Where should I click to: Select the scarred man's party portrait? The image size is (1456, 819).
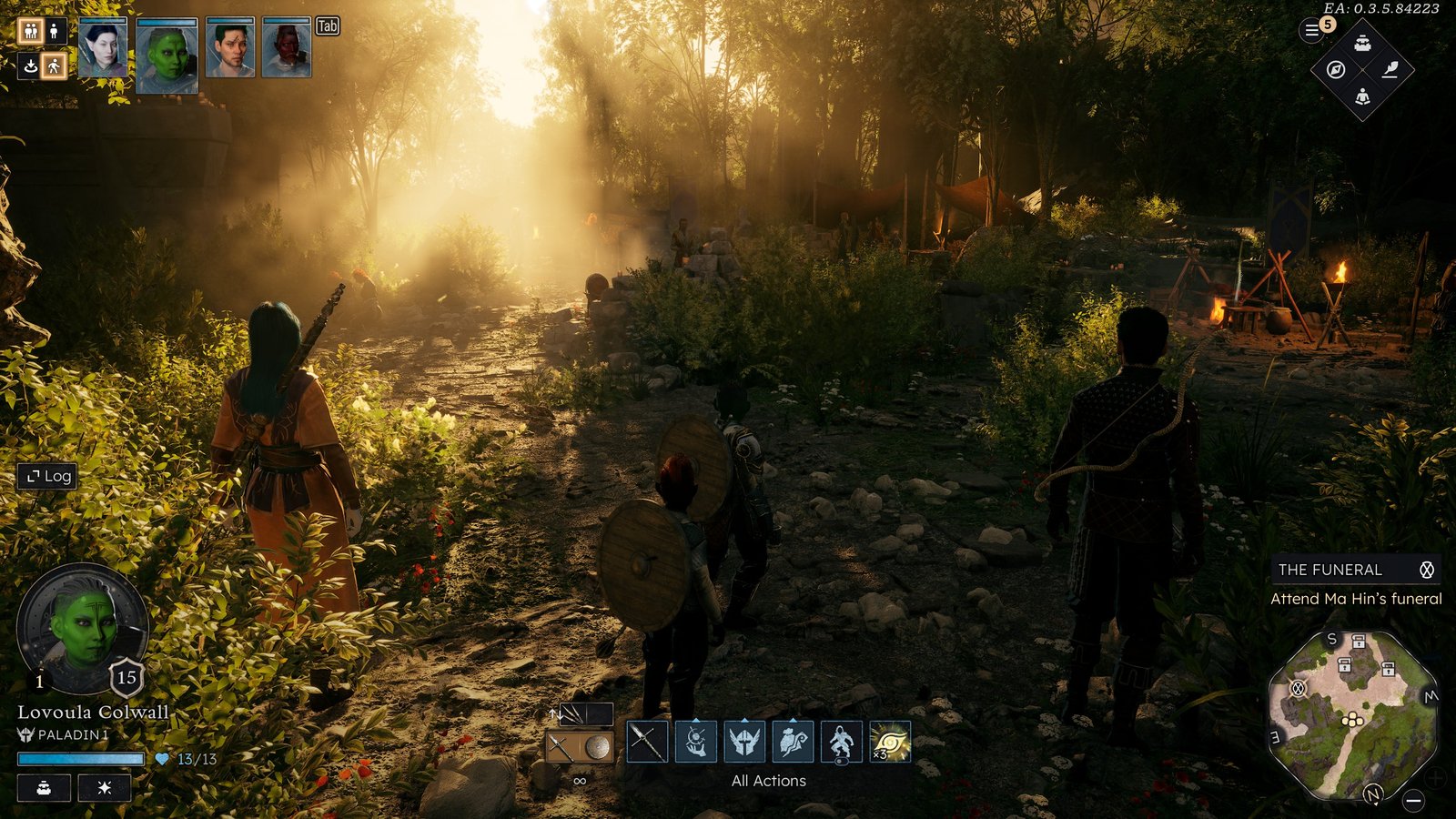pyautogui.click(x=230, y=48)
